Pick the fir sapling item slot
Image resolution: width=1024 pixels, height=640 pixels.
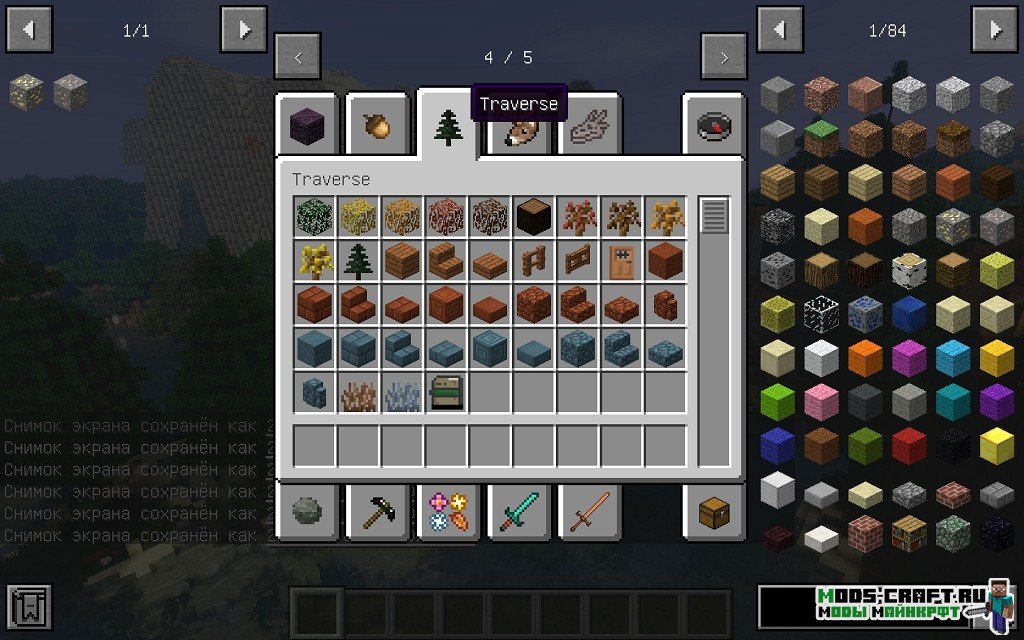click(358, 260)
